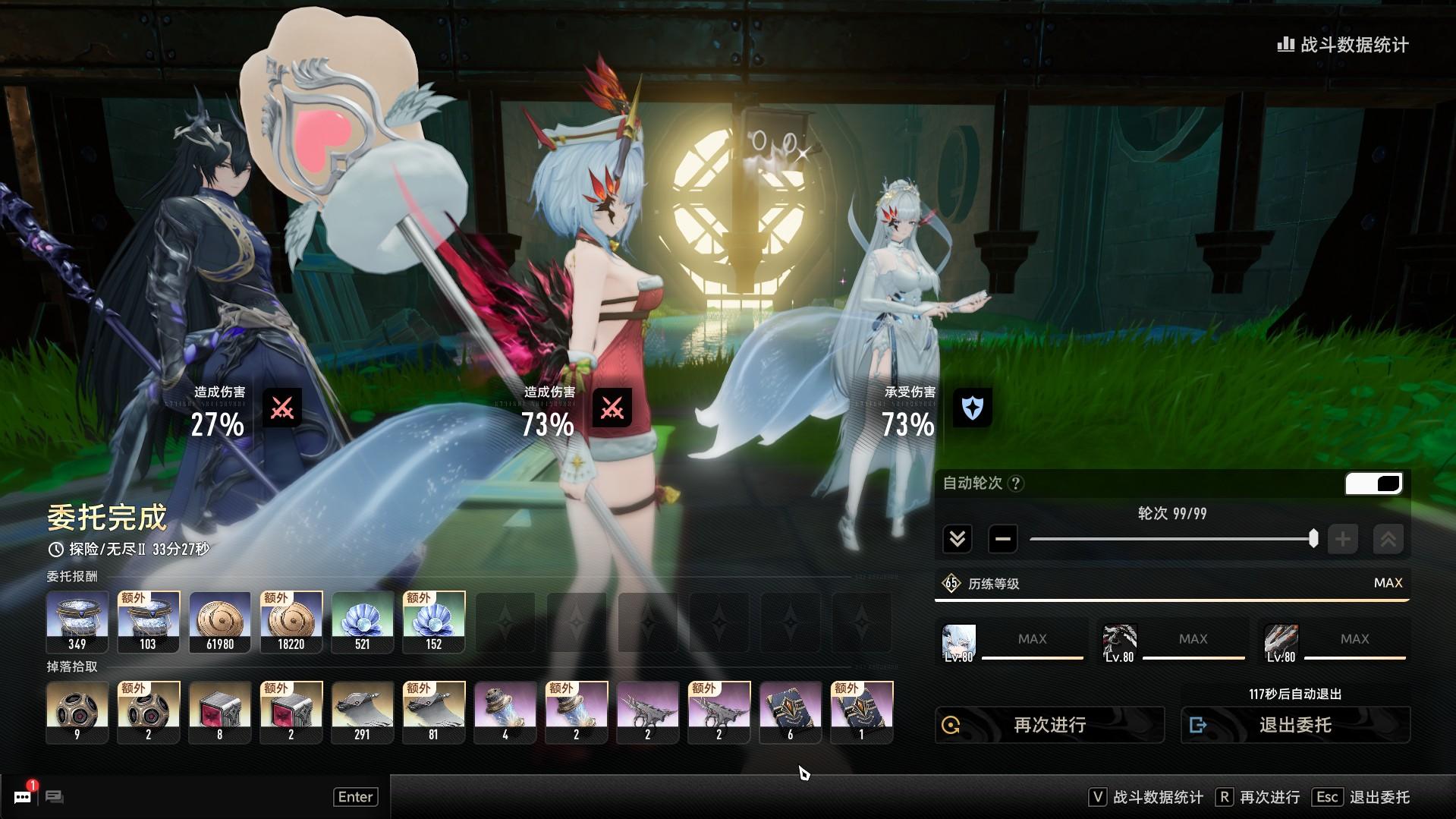Open the 战斗数据统计 combat statistics
This screenshot has height=819, width=1456.
1343,45
